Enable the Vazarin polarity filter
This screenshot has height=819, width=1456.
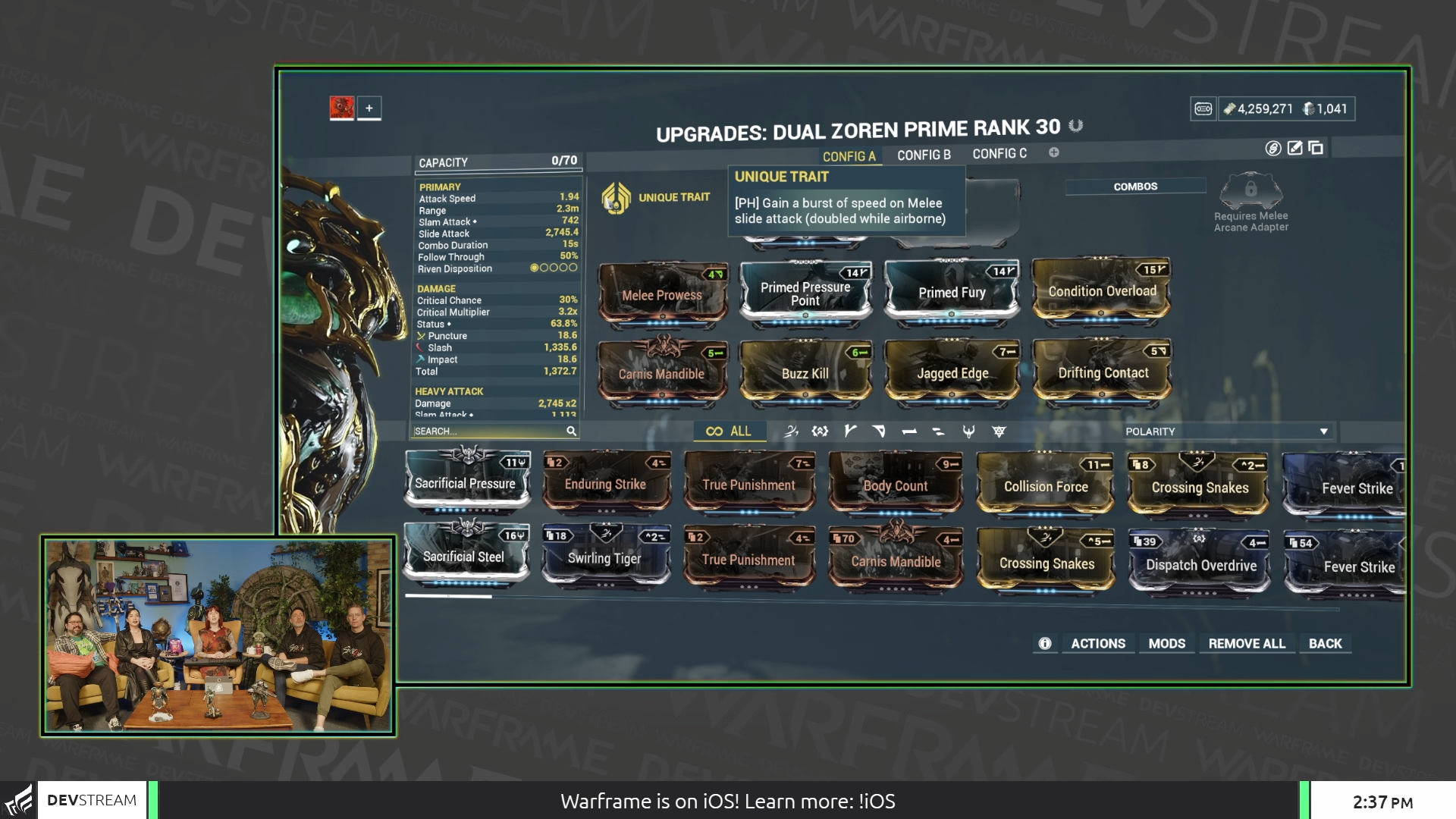[879, 431]
